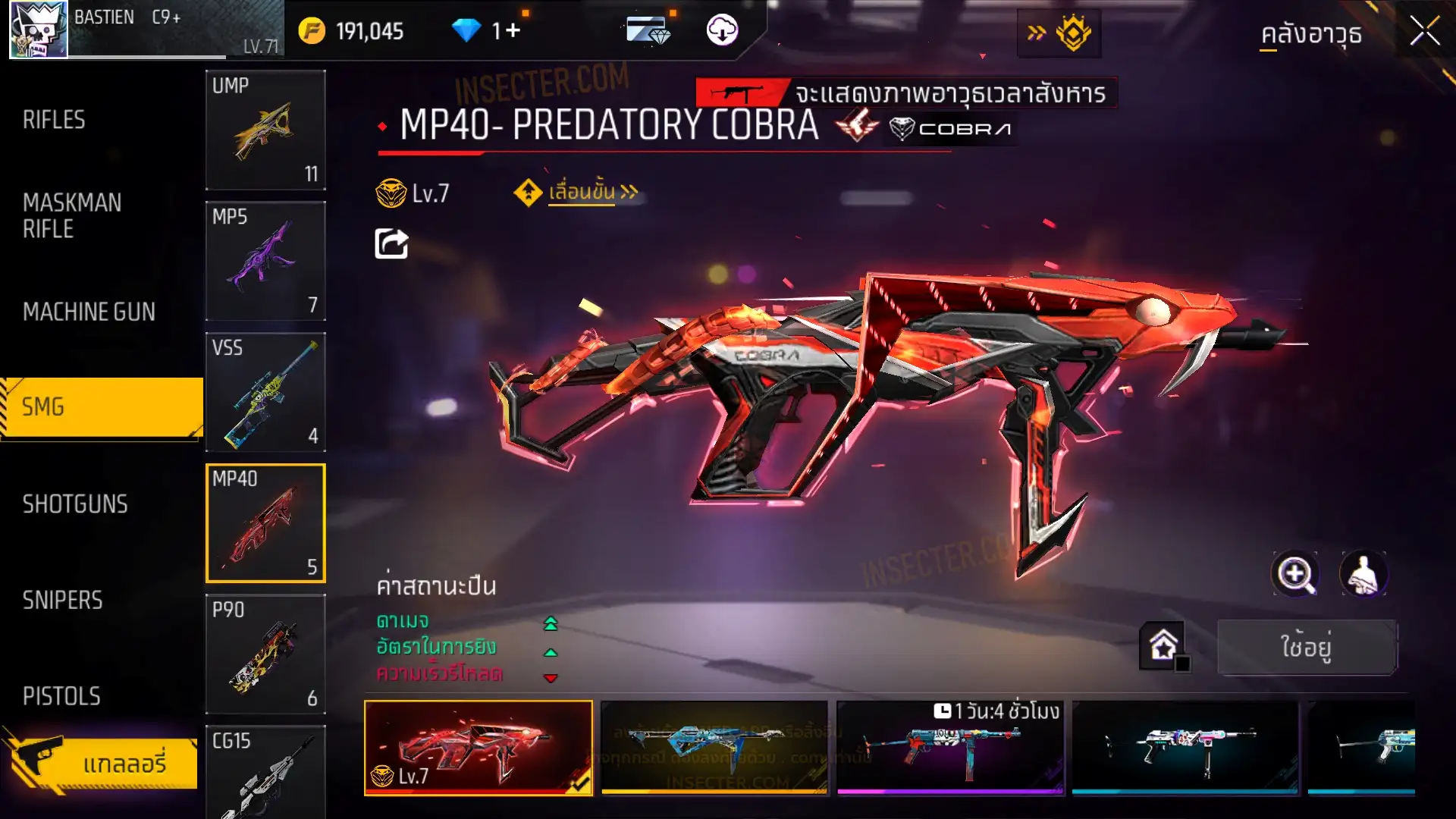Zoom in with the magnifier icon
The image size is (1456, 819).
[x=1294, y=574]
